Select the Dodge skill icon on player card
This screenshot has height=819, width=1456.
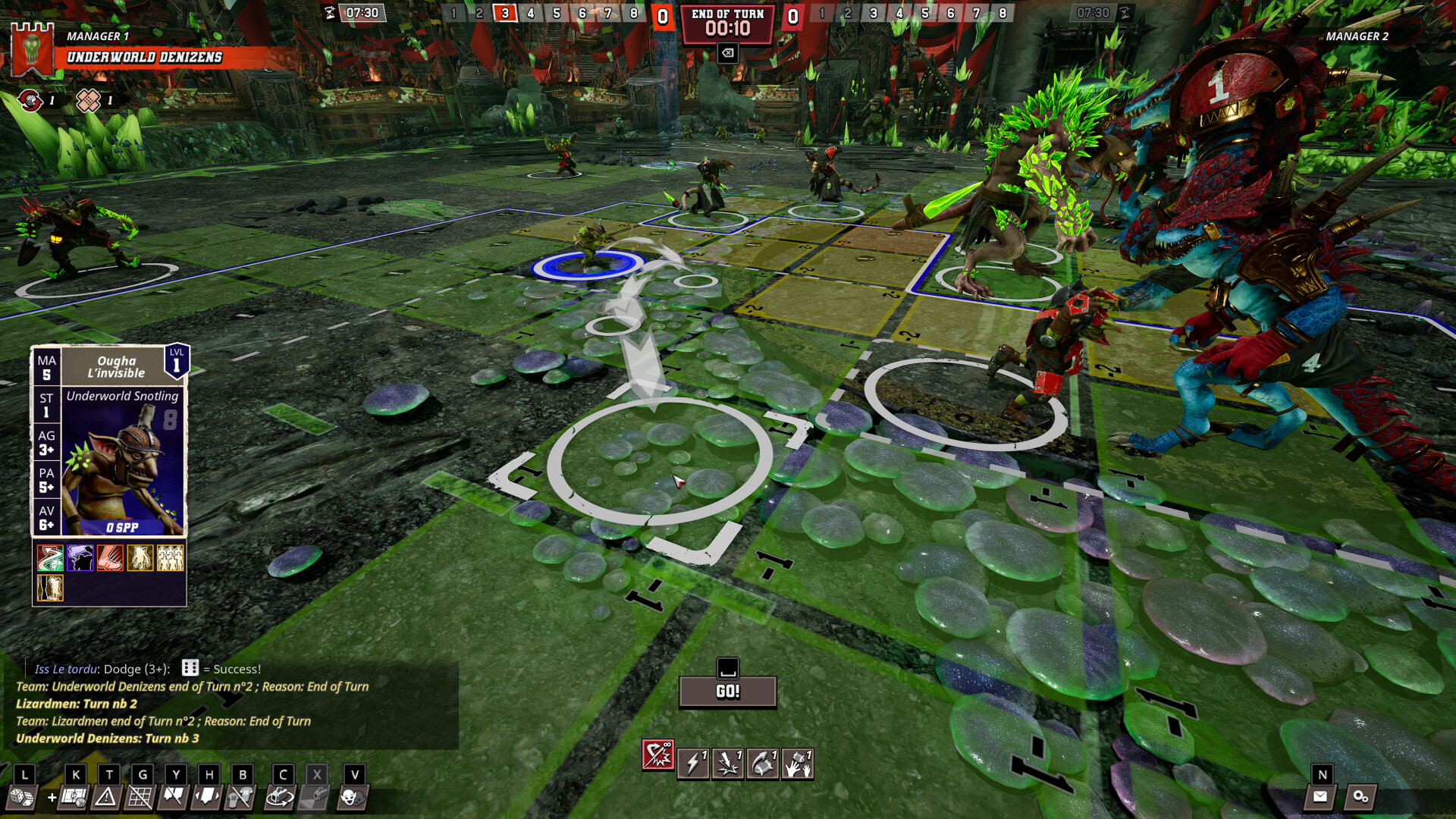tap(50, 558)
